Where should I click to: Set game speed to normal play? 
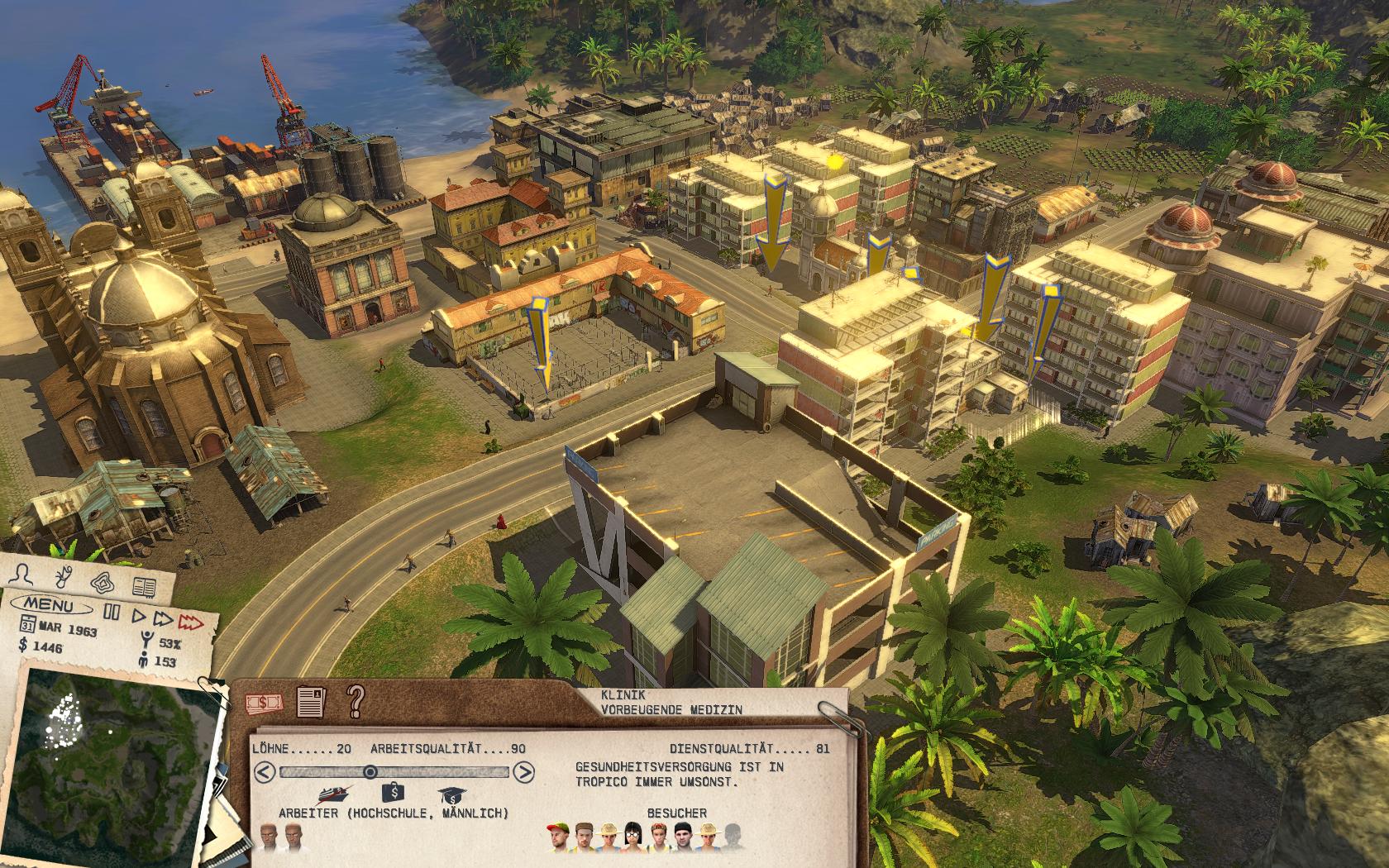click(x=139, y=616)
